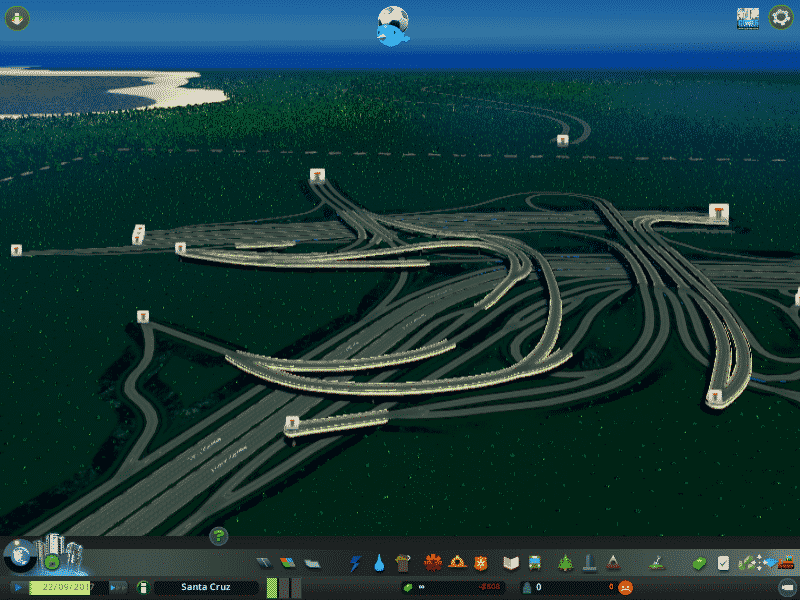The image size is (800, 600).
Task: Select the Water and Sewage droplet
Action: point(379,563)
